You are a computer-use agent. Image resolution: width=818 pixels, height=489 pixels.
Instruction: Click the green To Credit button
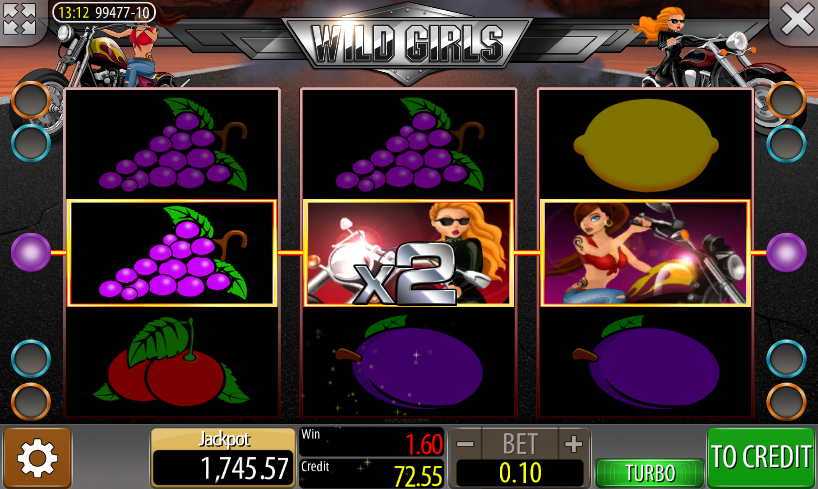pos(761,458)
